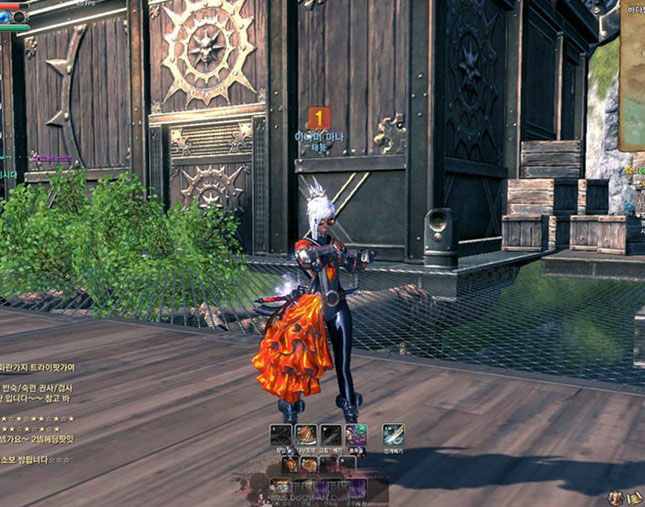Select the dark blade skill beside the dragon icon
This screenshot has height=507, width=645.
[331, 435]
